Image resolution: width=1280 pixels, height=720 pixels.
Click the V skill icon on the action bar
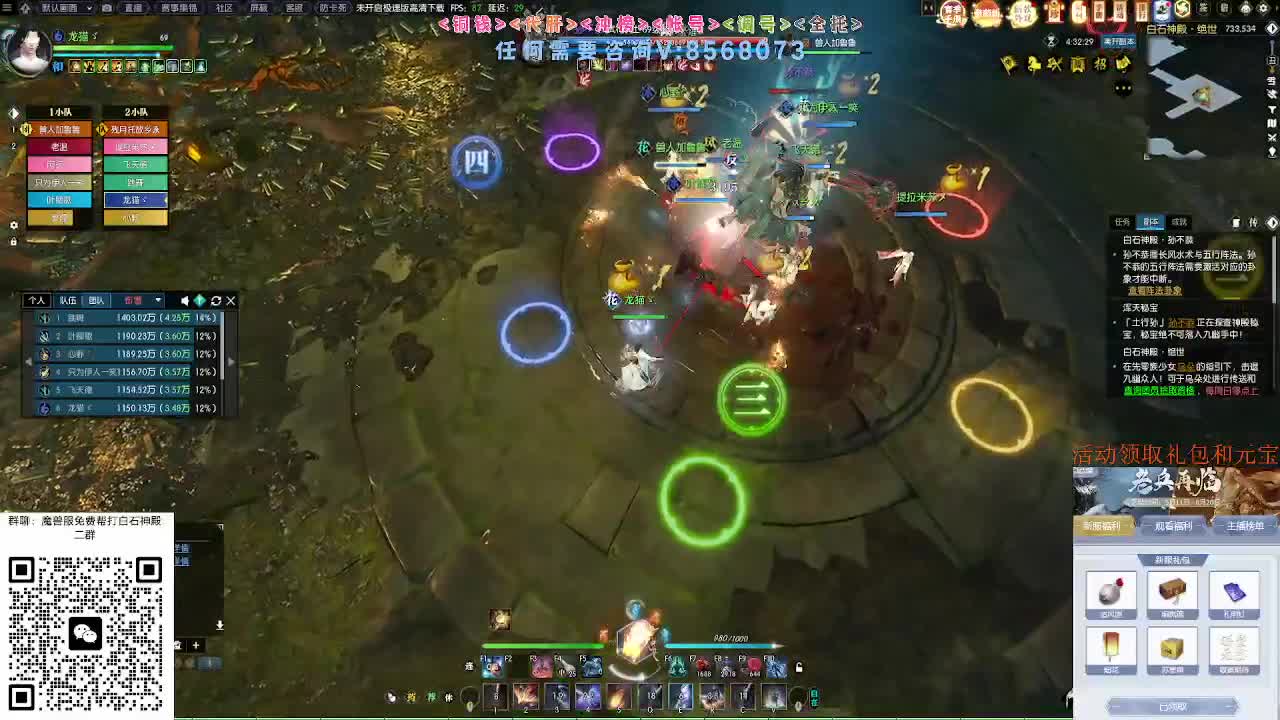[774, 697]
